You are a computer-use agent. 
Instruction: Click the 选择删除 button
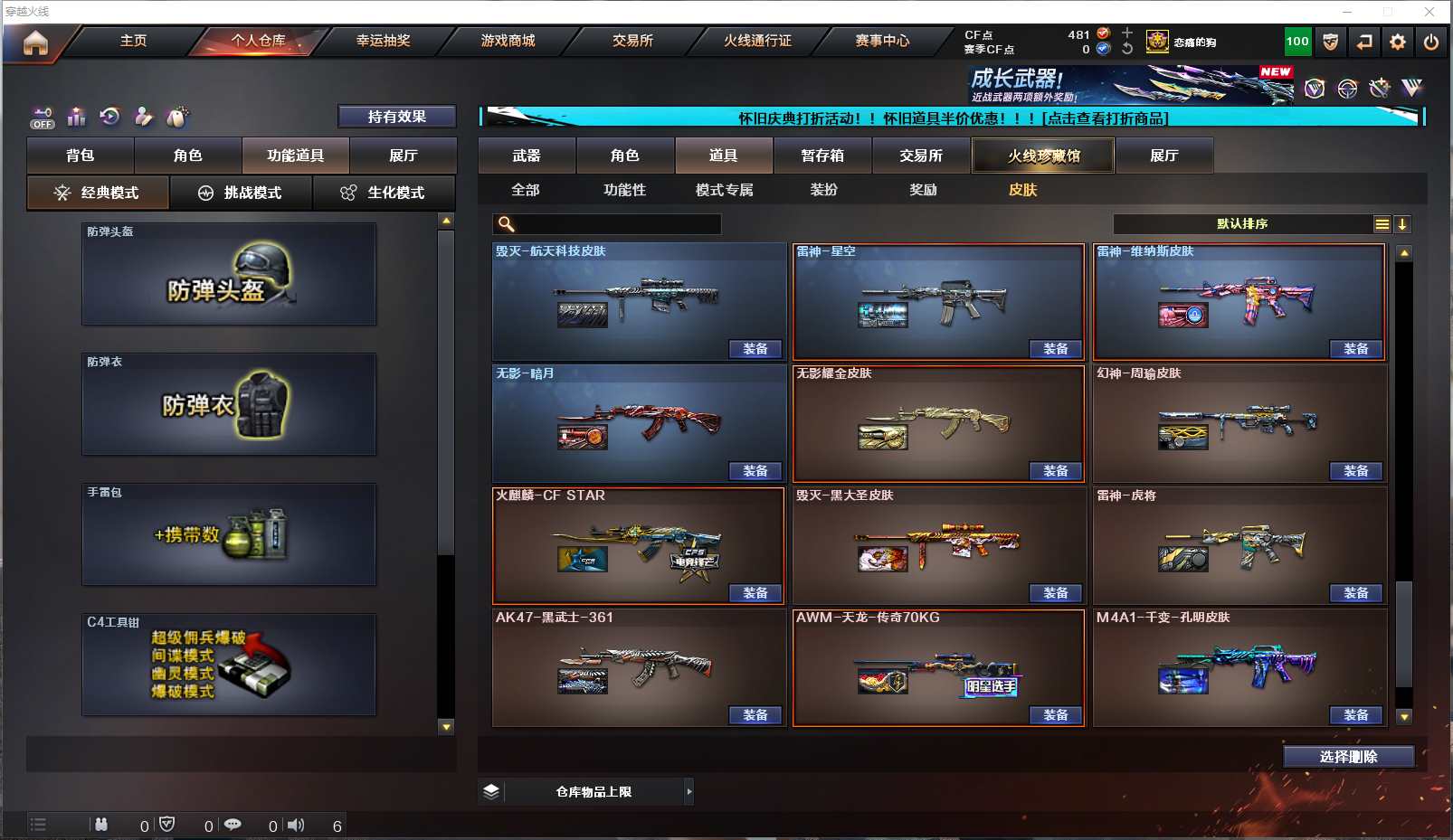pyautogui.click(x=1348, y=757)
